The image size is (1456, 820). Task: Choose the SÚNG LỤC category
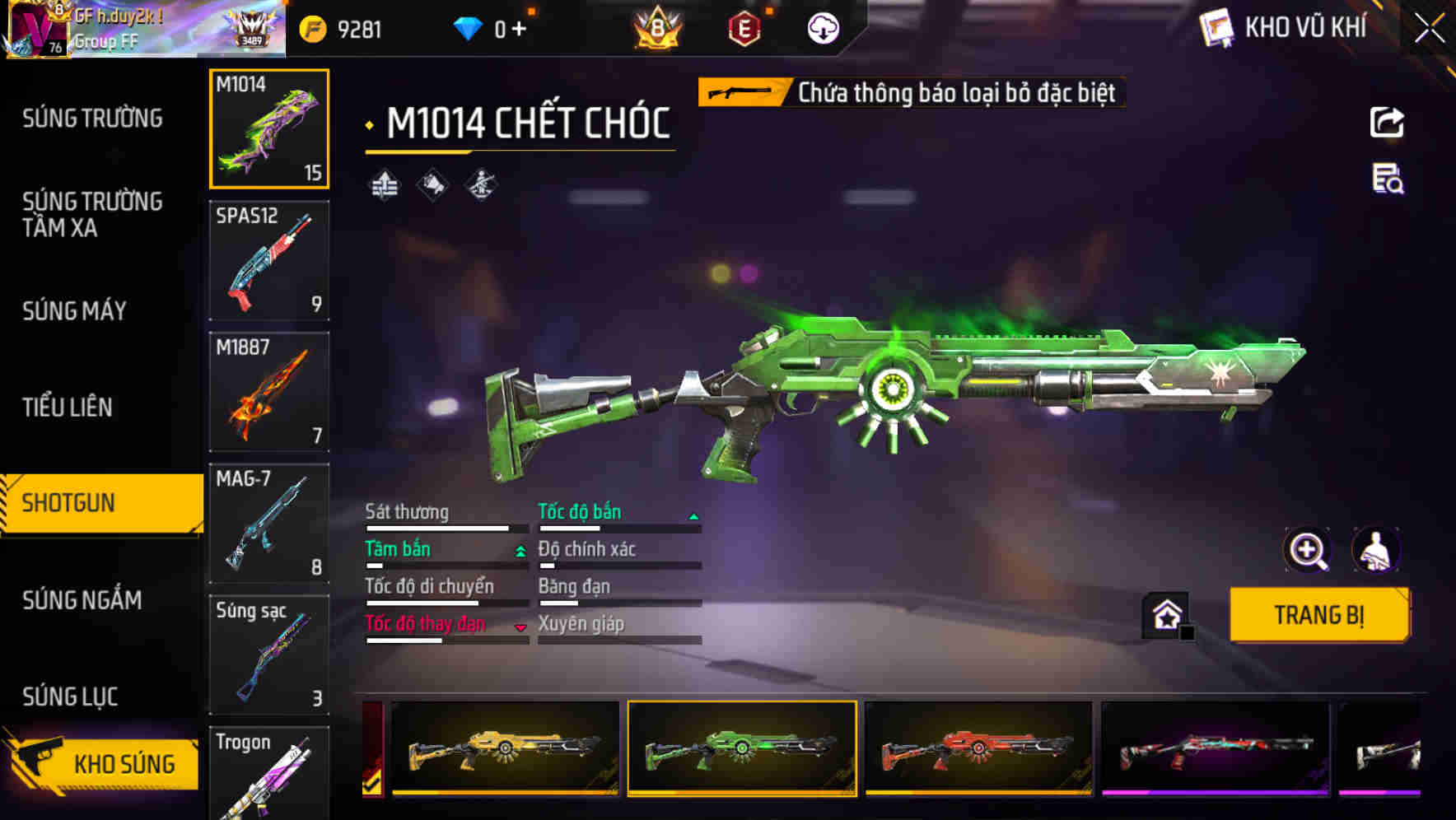[x=70, y=697]
